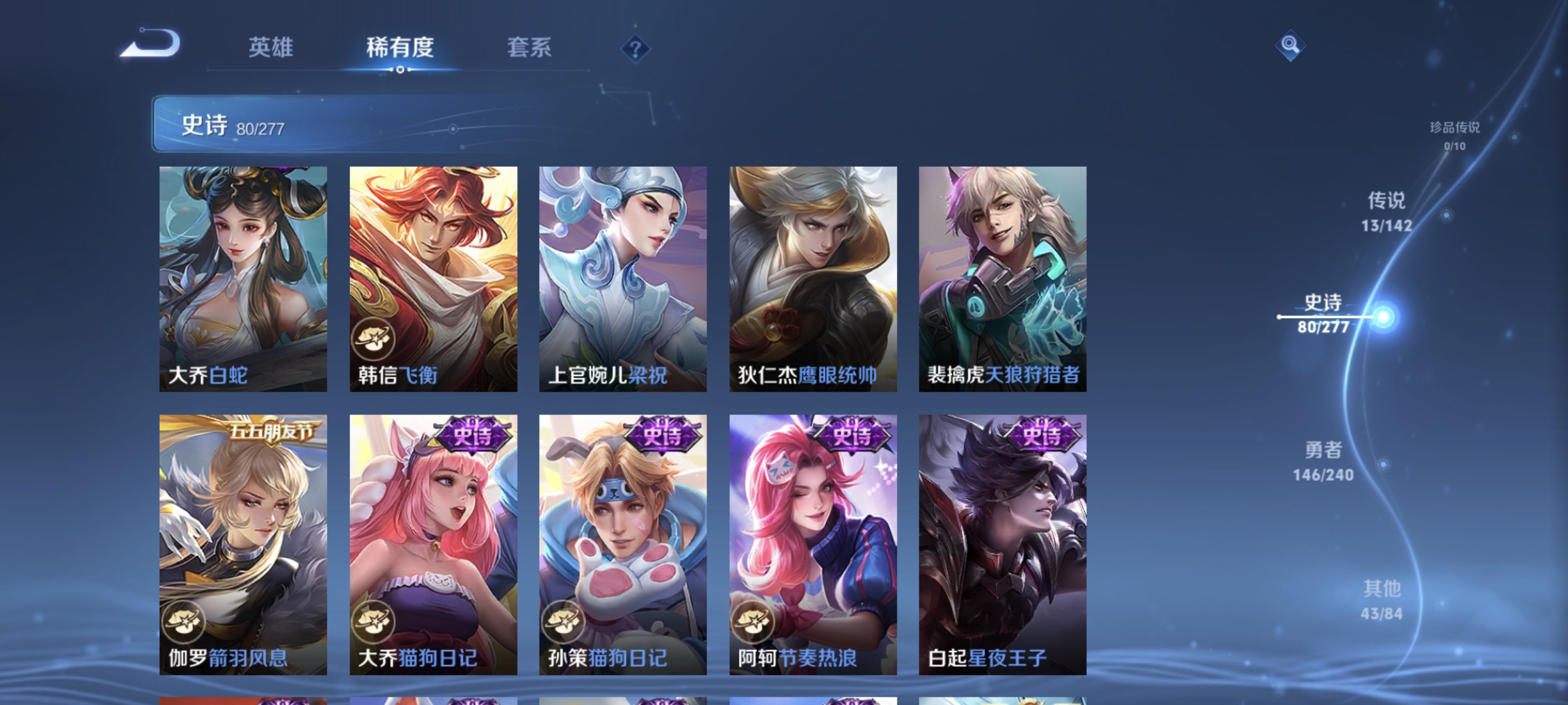Open the search magnifier icon
Screen dimensions: 1568x705
click(x=1292, y=46)
